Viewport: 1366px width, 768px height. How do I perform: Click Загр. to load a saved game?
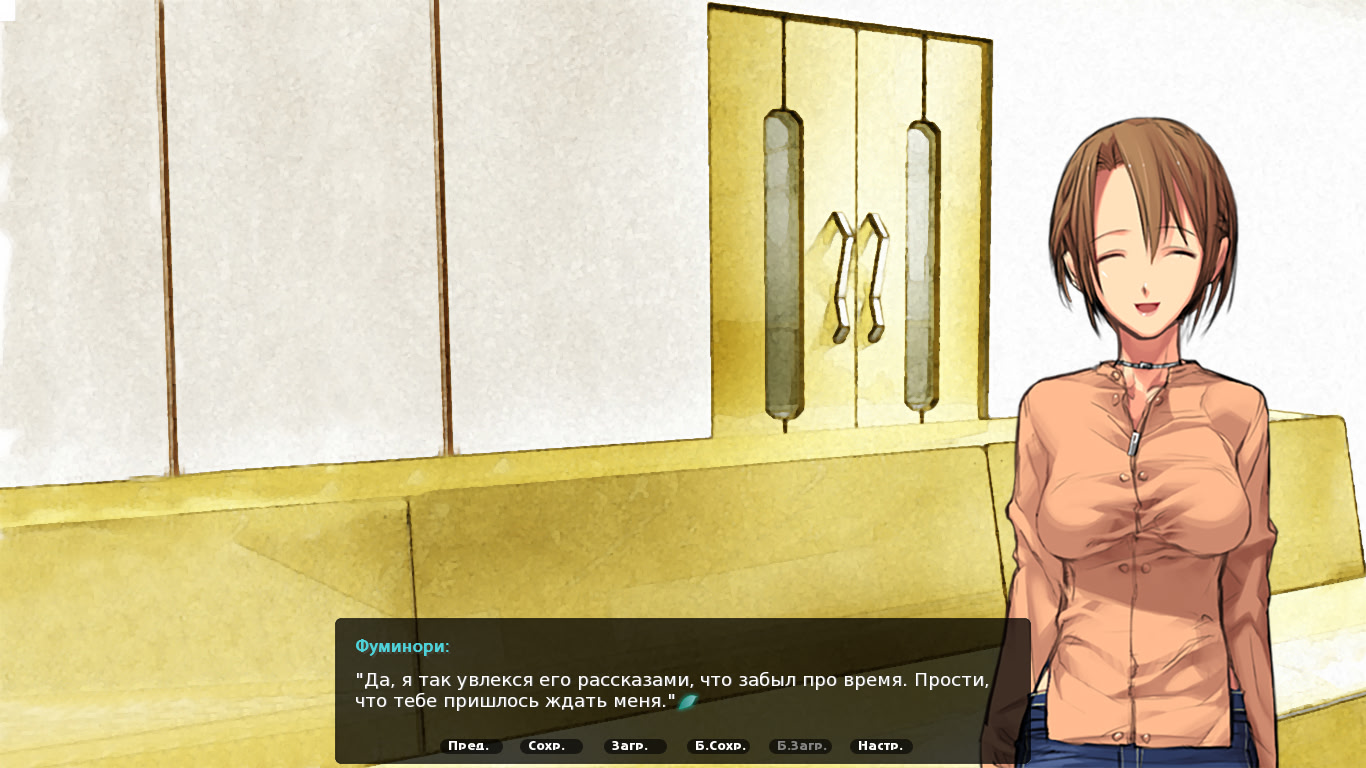632,745
